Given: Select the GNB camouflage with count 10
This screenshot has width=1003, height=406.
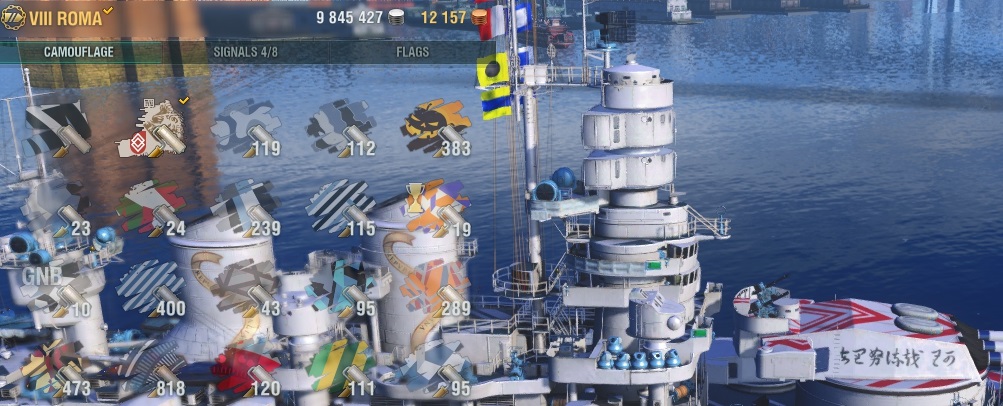Looking at the screenshot, I should (x=57, y=288).
